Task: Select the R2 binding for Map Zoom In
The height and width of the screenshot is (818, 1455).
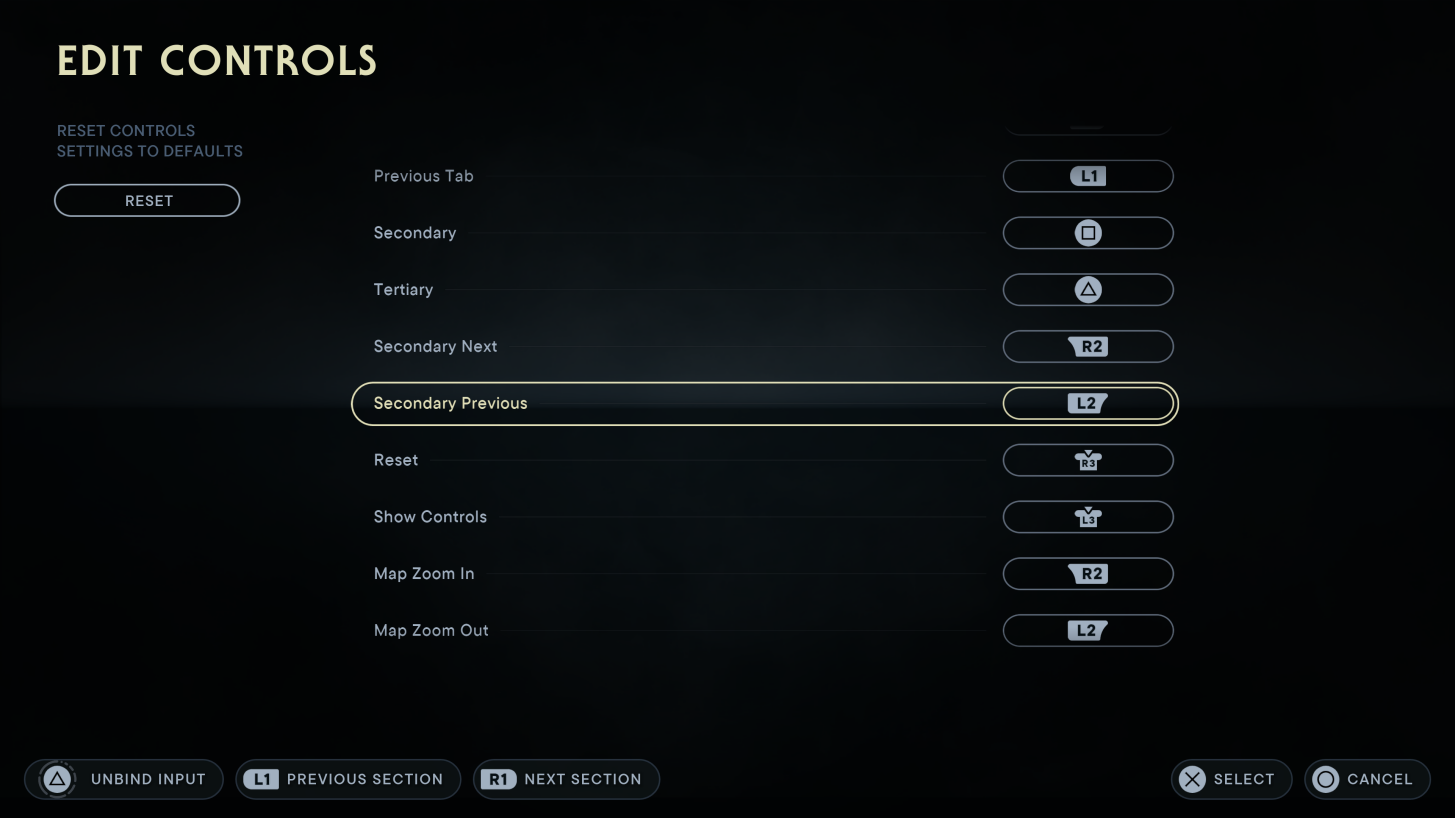Action: [x=1087, y=573]
